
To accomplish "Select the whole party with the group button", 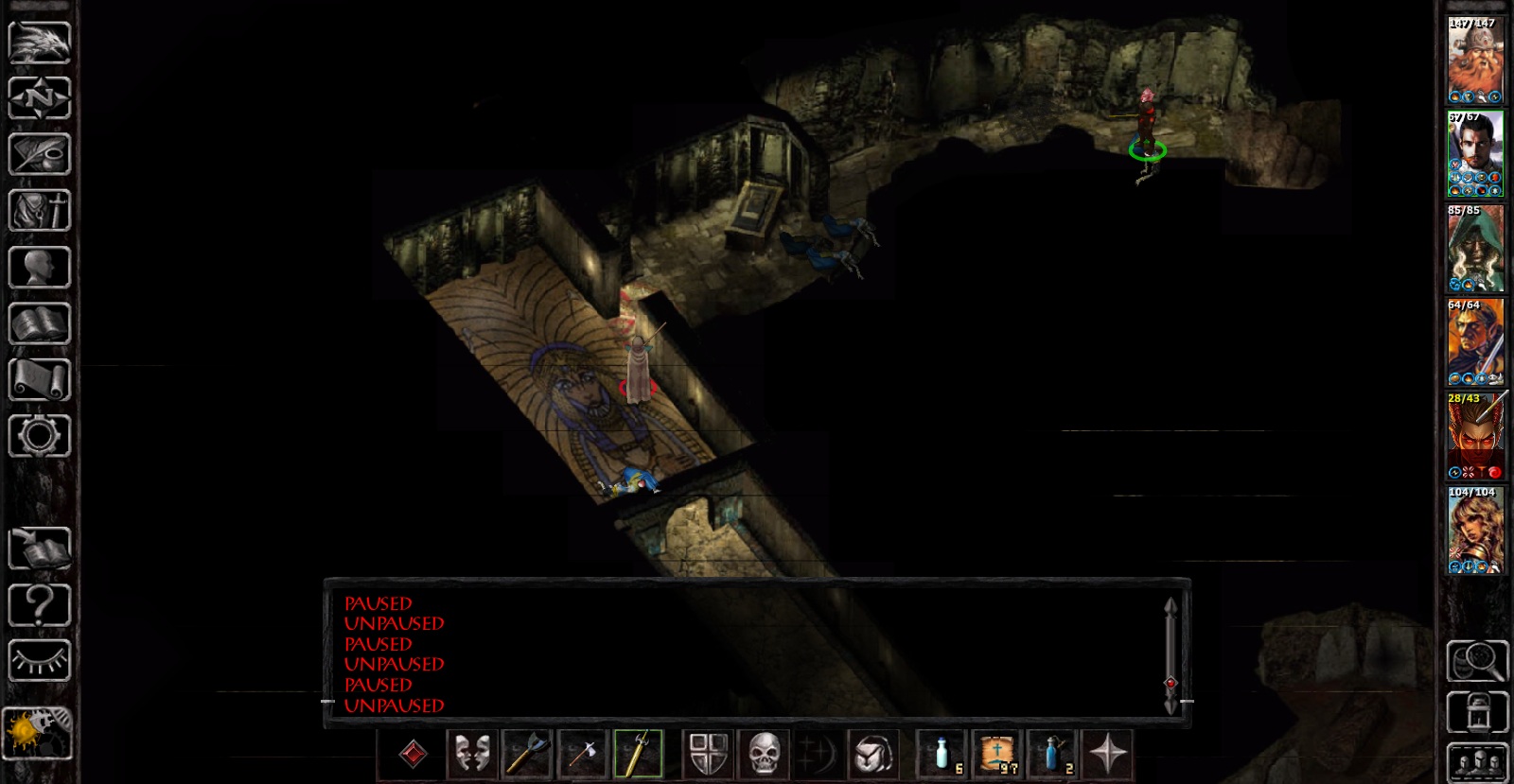I will pos(1477,763).
